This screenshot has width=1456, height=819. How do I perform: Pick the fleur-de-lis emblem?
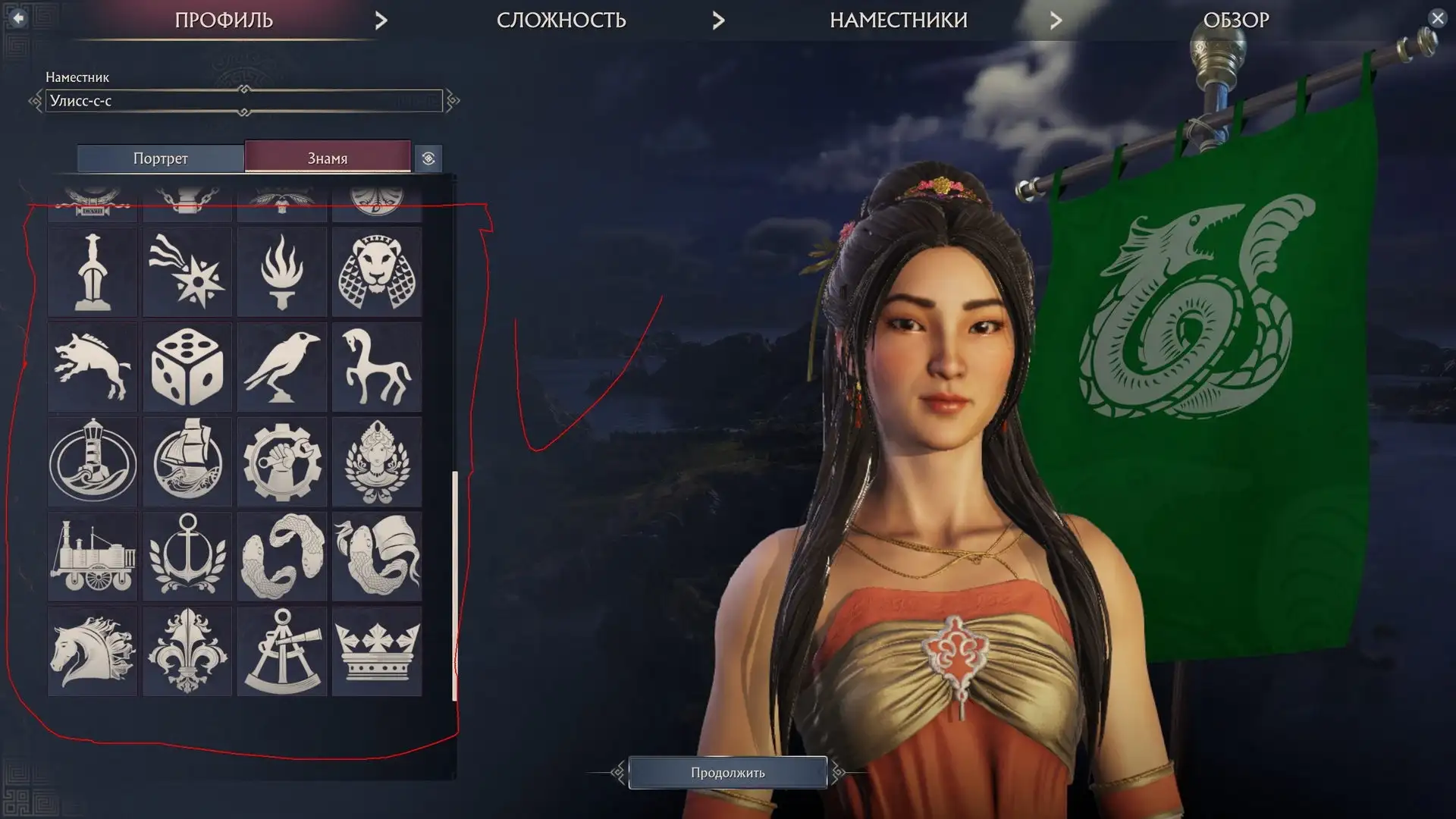pos(187,651)
